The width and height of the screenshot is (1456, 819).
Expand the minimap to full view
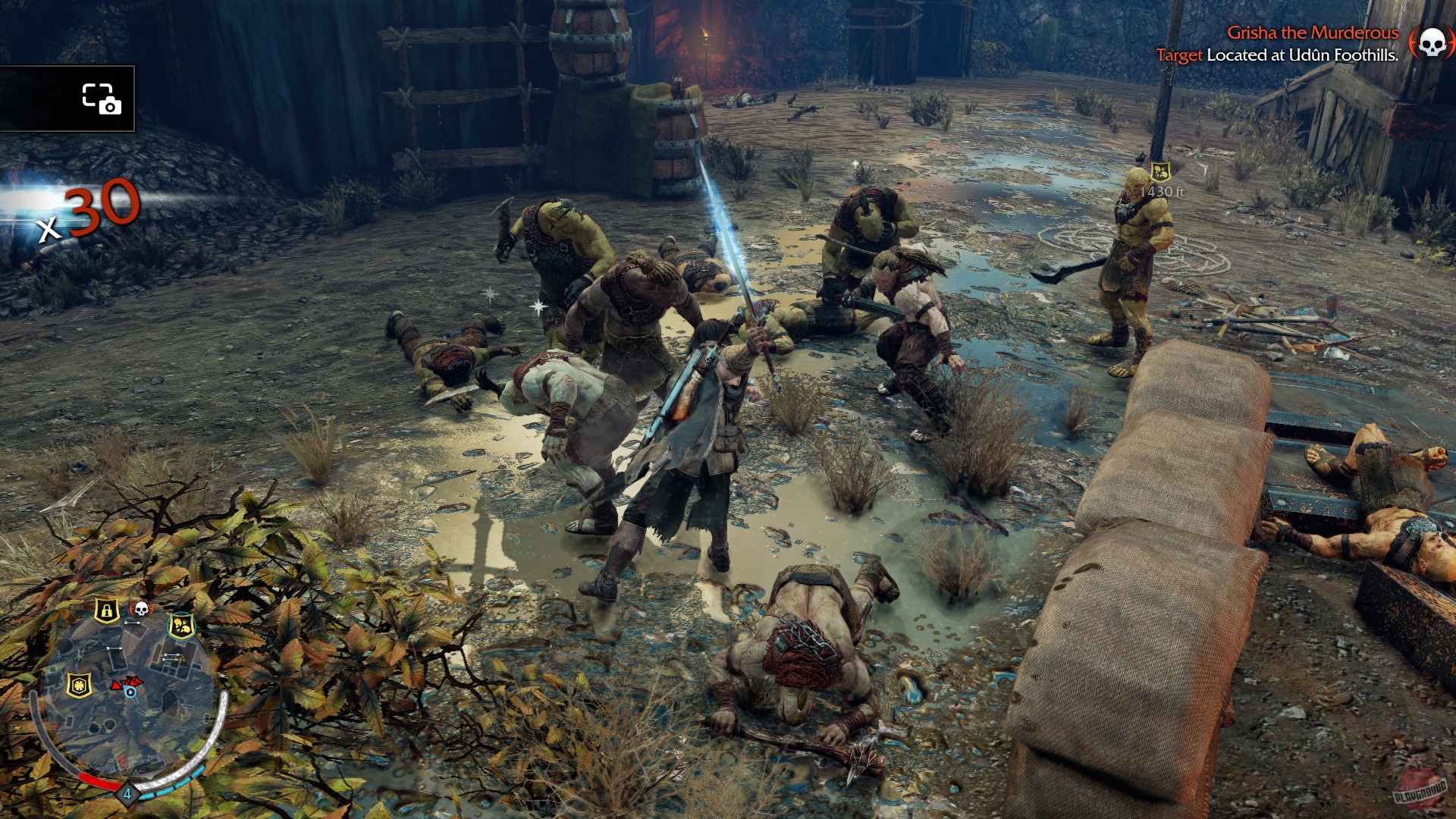[129, 690]
